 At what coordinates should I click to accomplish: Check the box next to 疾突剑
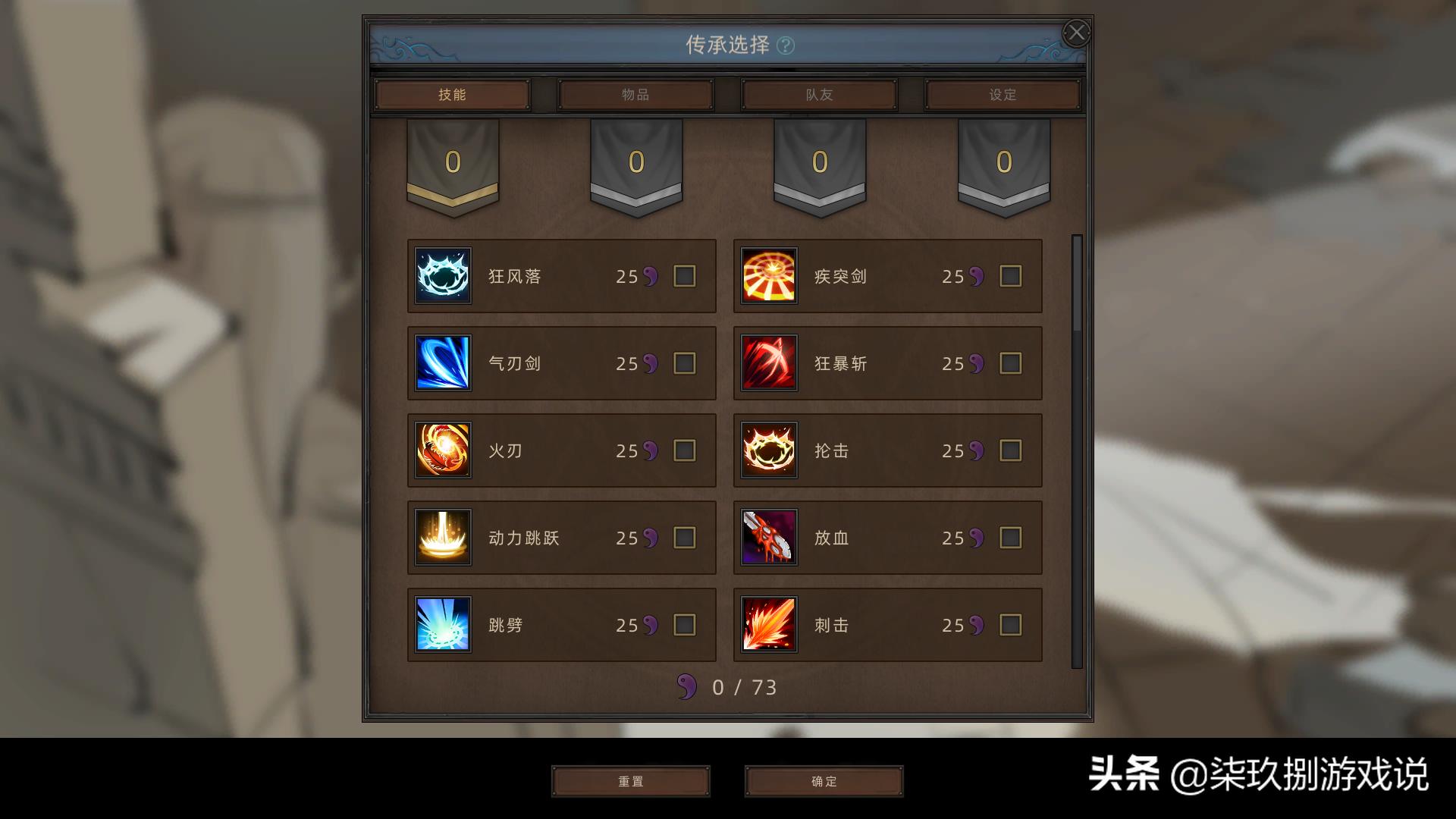pyautogui.click(x=1009, y=276)
